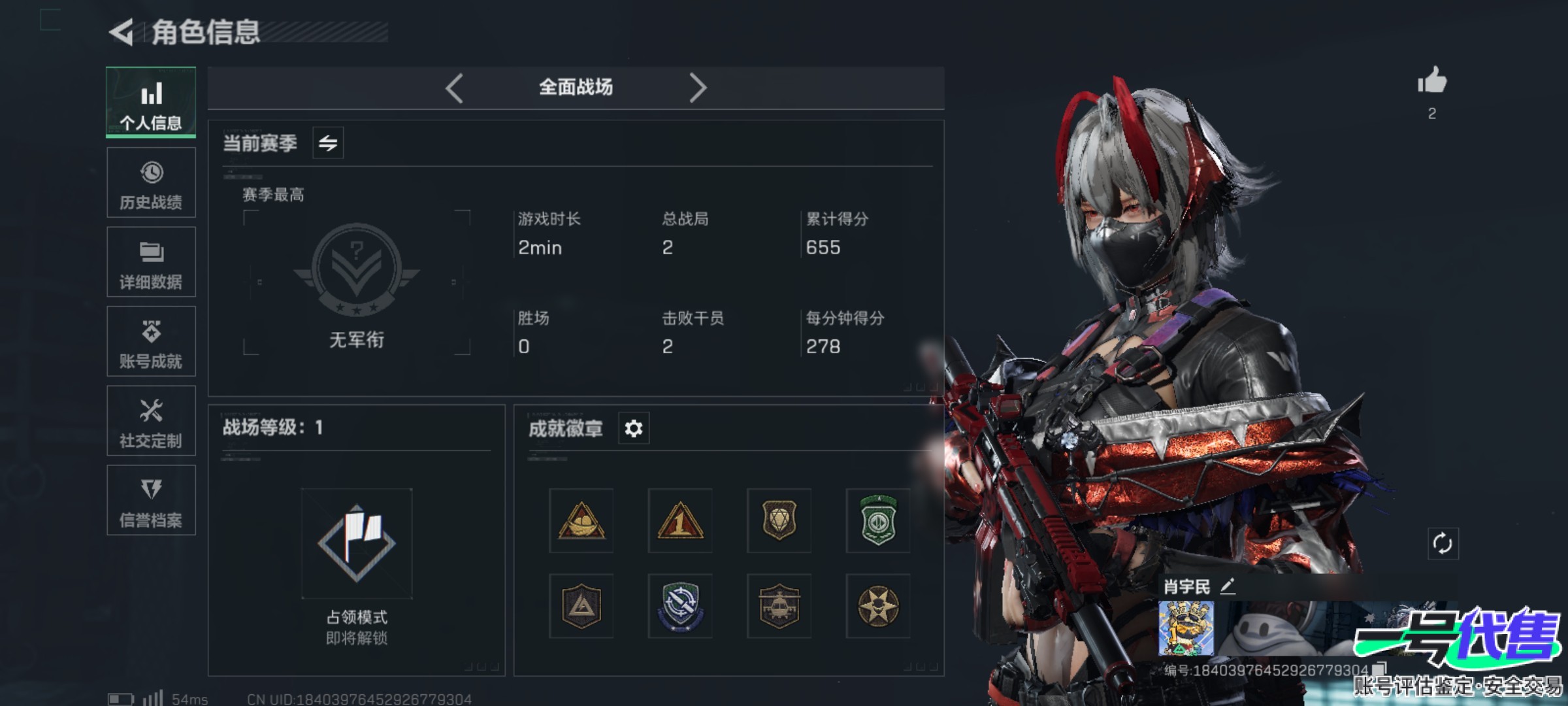Click the left arrow beside 全面战场

[x=455, y=88]
